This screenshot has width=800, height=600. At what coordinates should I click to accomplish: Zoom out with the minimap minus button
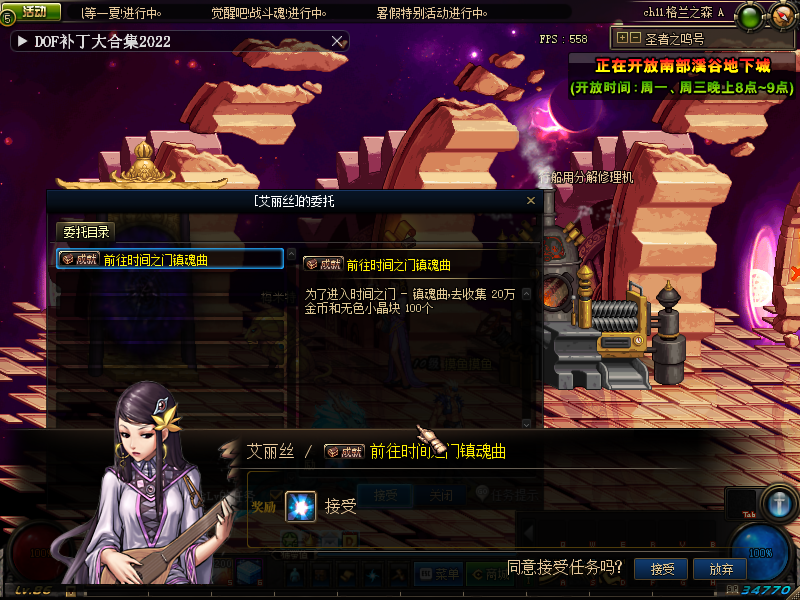pyautogui.click(x=634, y=38)
